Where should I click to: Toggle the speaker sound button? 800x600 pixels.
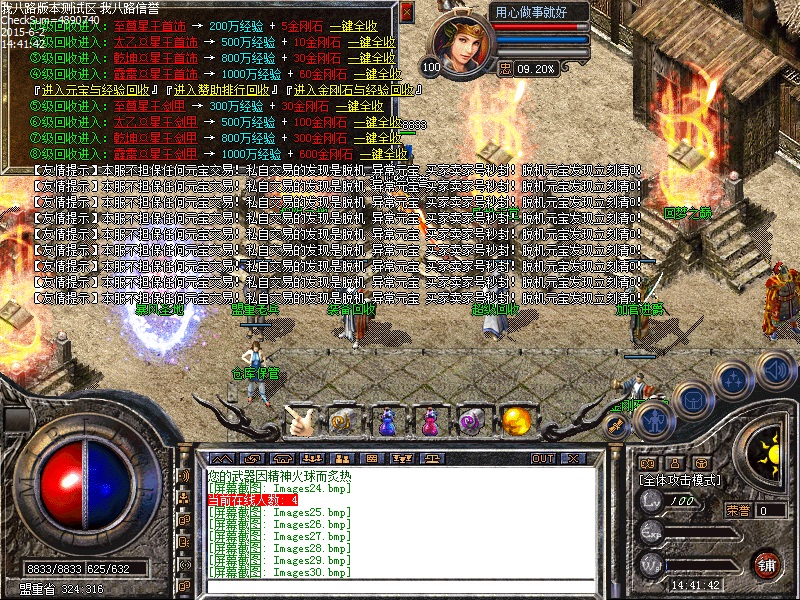click(775, 370)
